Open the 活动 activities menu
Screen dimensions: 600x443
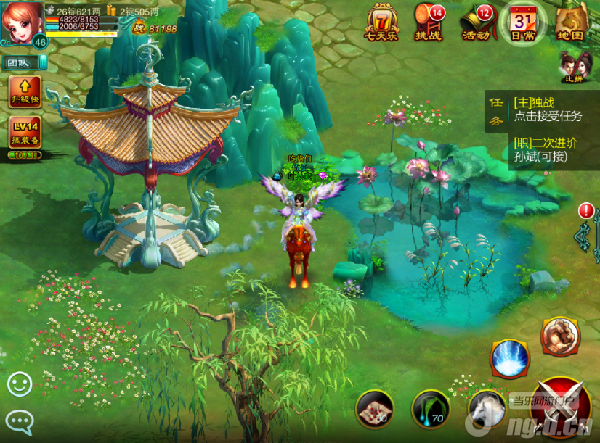478,22
